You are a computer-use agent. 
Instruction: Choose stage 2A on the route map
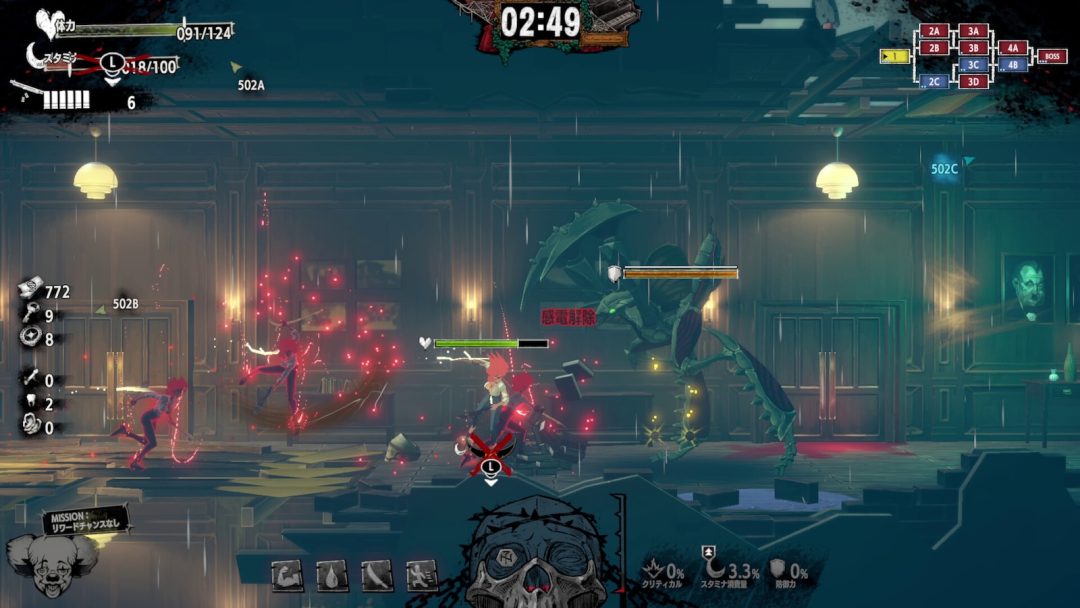[933, 32]
